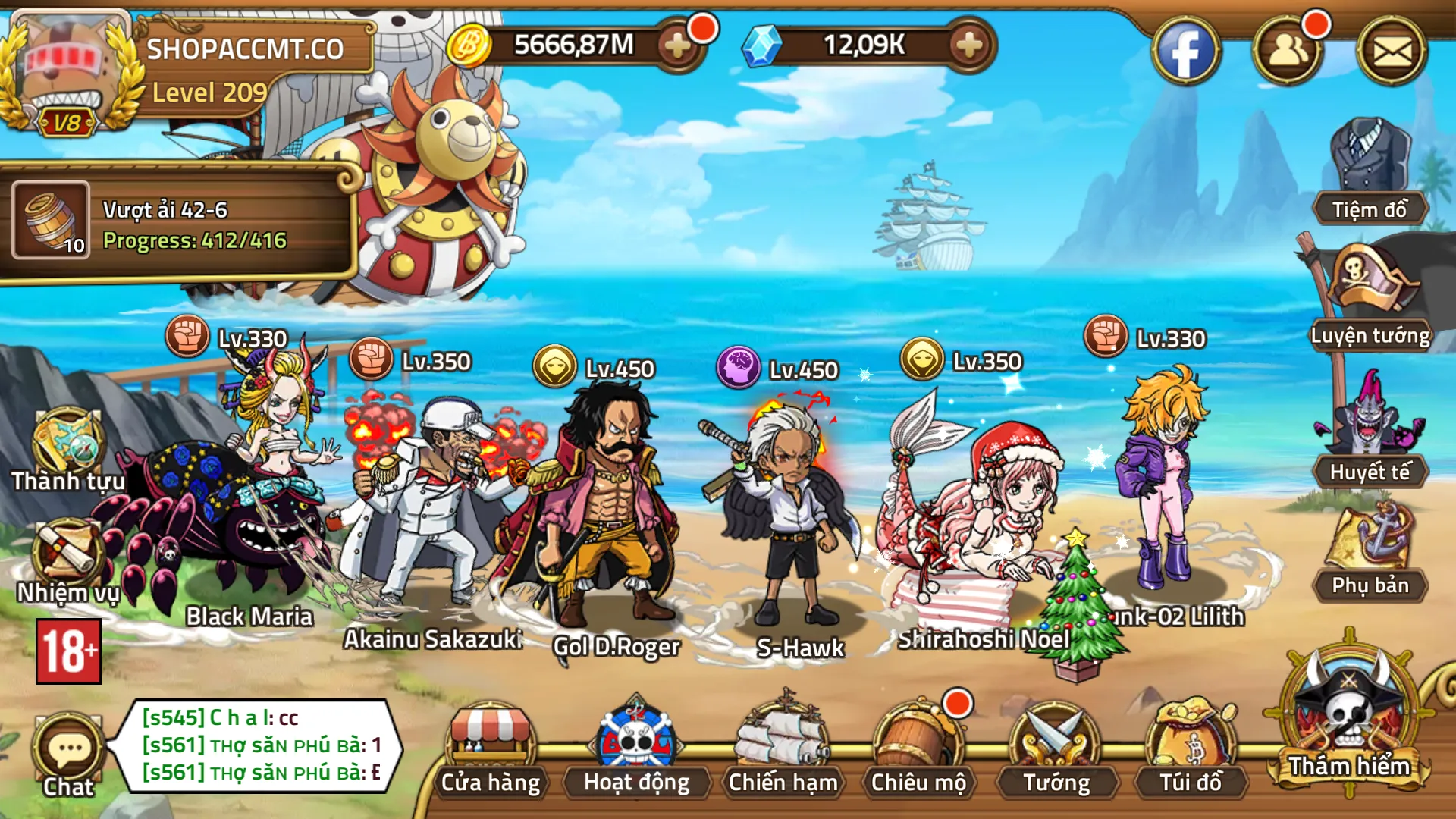Open the mailbox envelope
The height and width of the screenshot is (819, 1456).
(1392, 52)
